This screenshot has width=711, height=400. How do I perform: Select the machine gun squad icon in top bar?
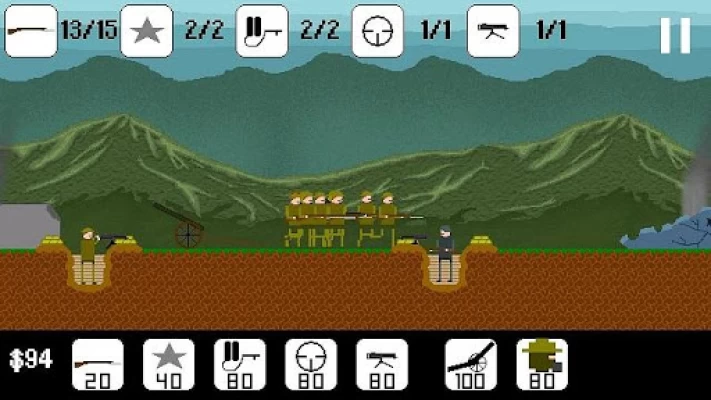pyautogui.click(x=494, y=31)
